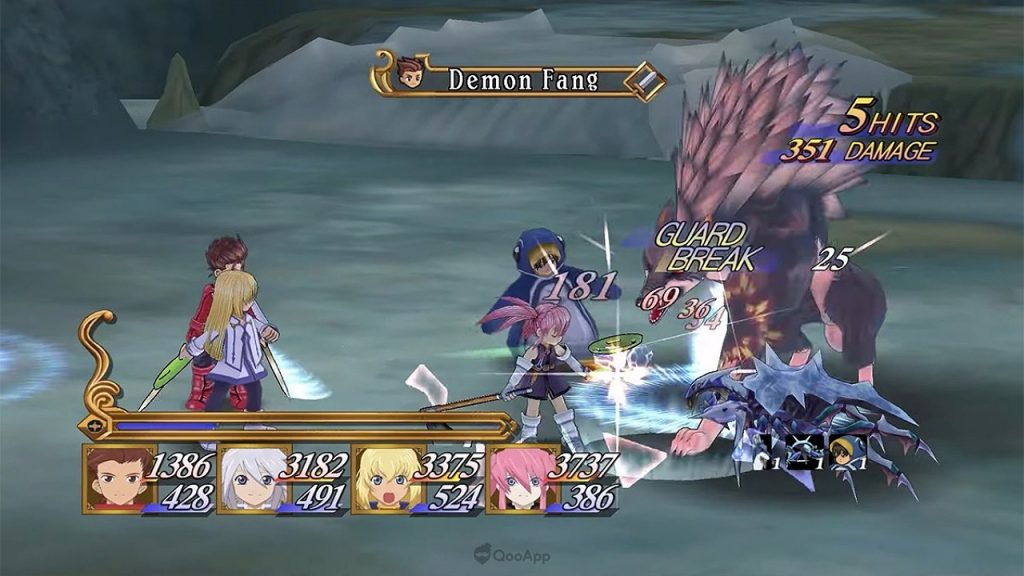Pick the pink-haired Presea portrait

(x=518, y=478)
